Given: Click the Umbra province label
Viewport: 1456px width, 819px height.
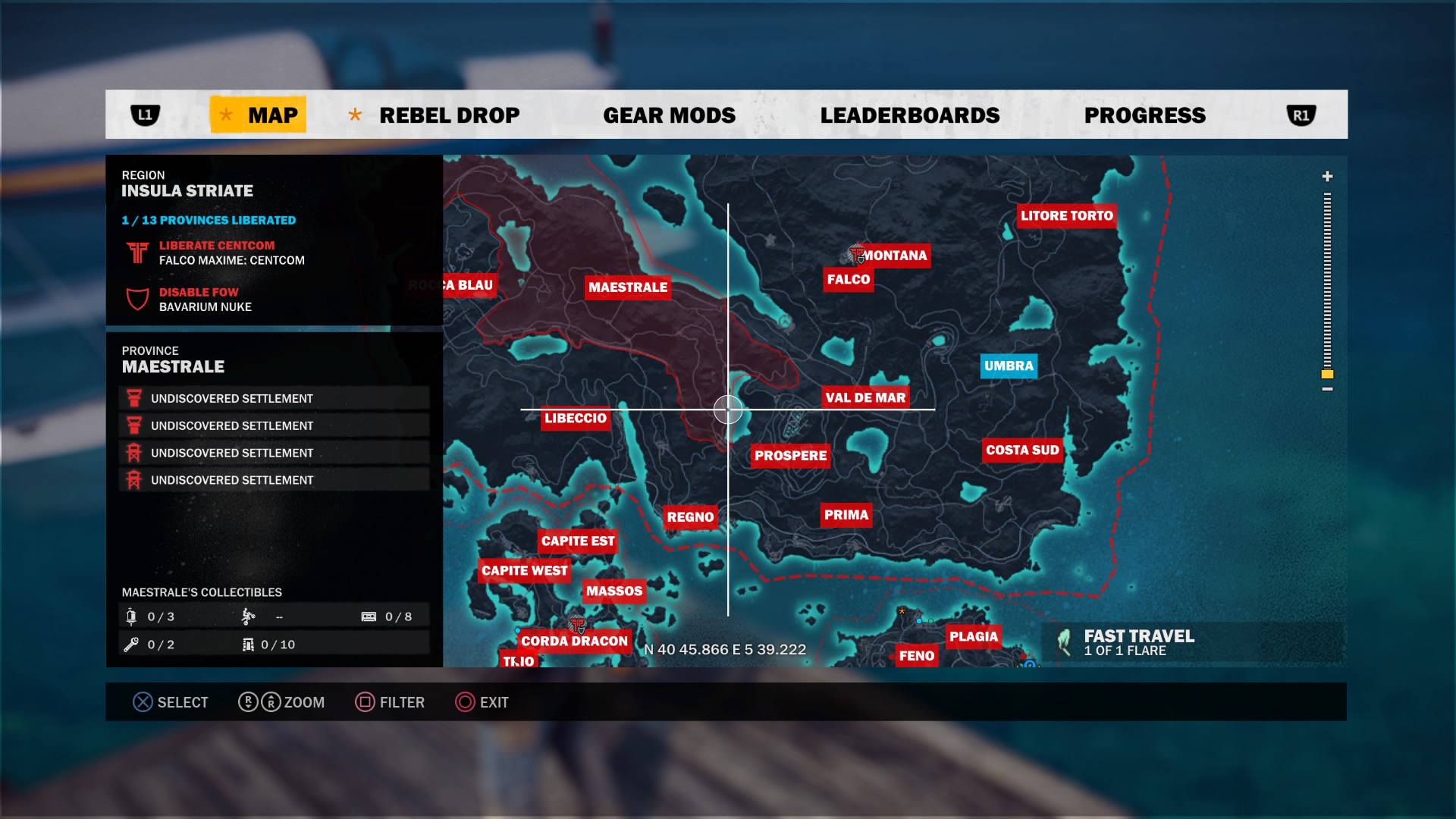Looking at the screenshot, I should [1009, 366].
